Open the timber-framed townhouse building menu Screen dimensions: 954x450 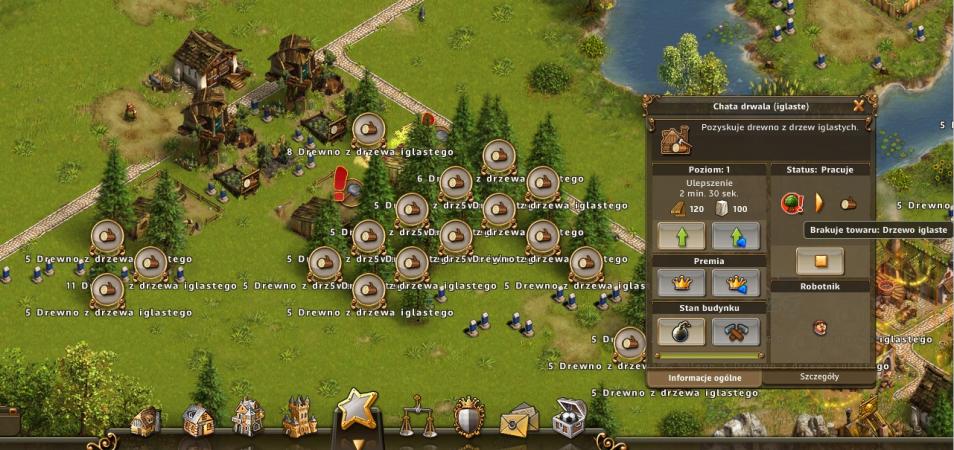247,419
